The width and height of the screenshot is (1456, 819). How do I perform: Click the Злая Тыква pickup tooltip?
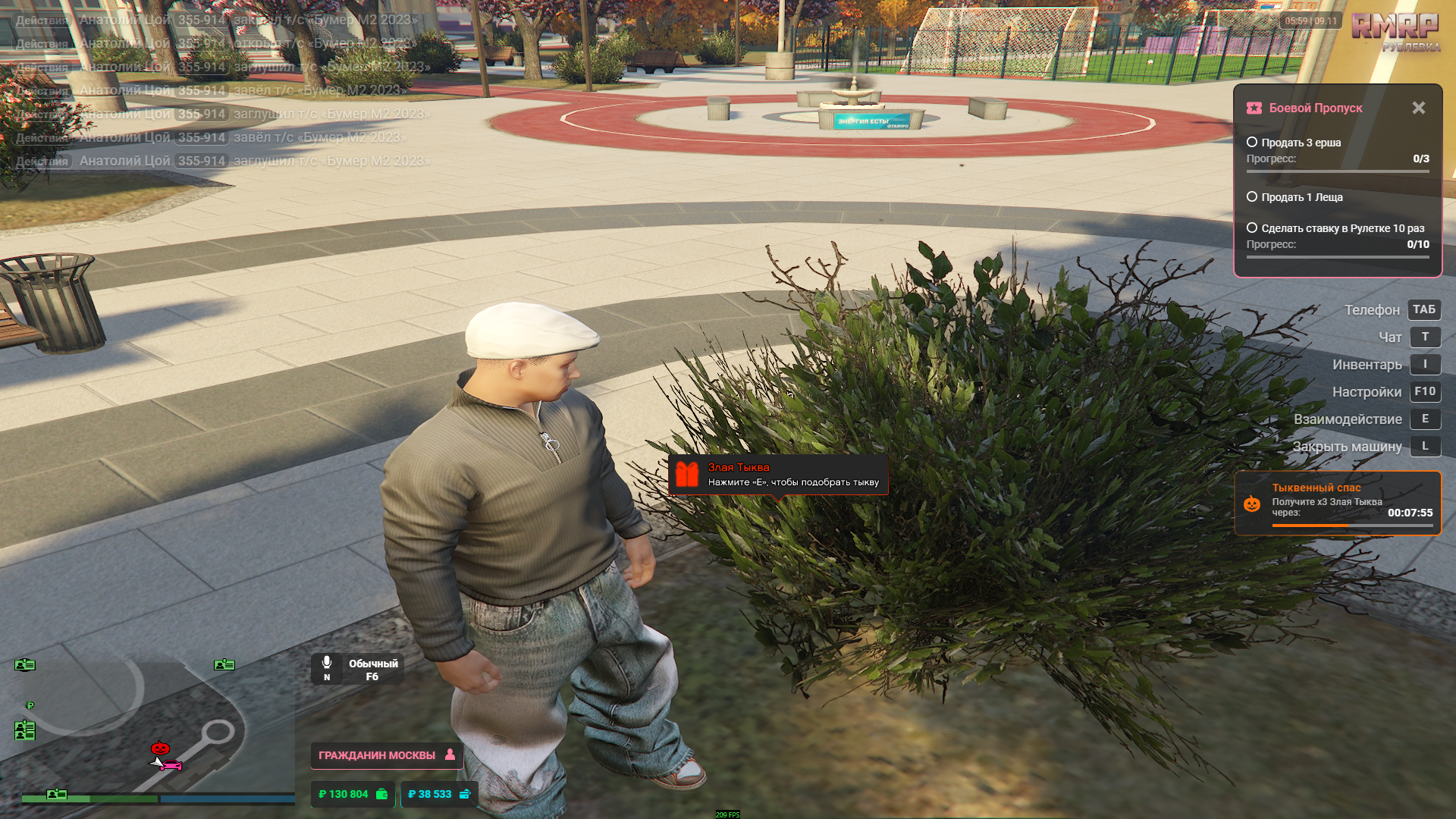coord(778,475)
